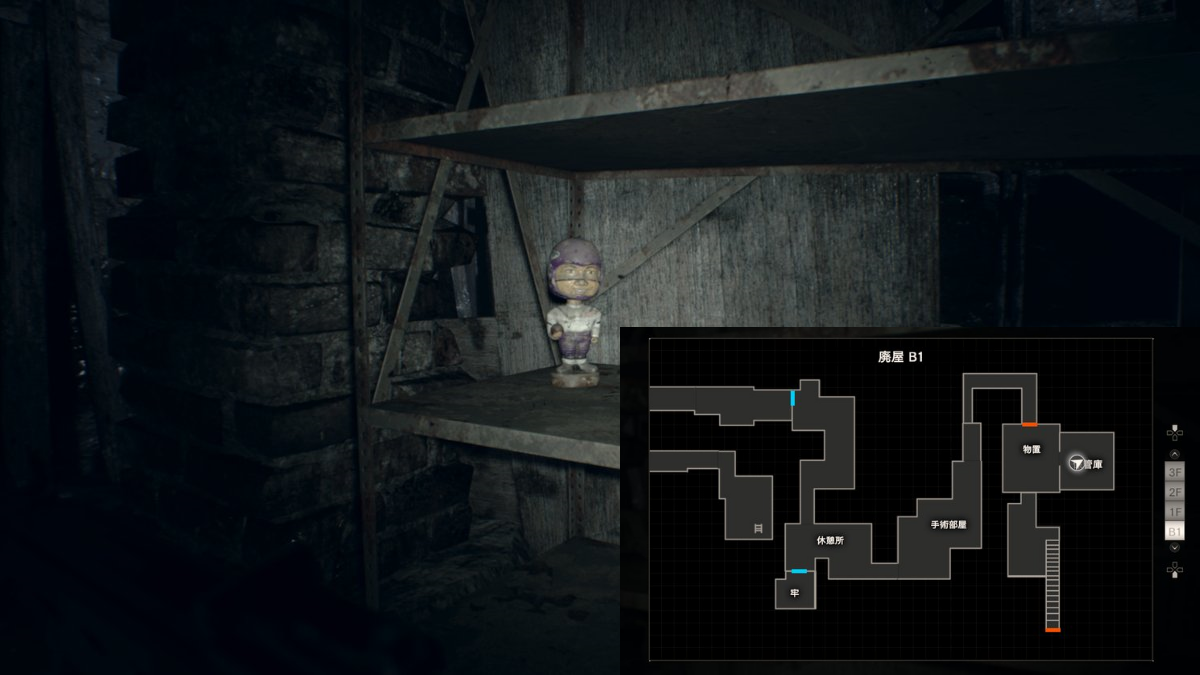This screenshot has width=1200, height=675.
Task: Click the ladder icon on the map
Action: 758,527
